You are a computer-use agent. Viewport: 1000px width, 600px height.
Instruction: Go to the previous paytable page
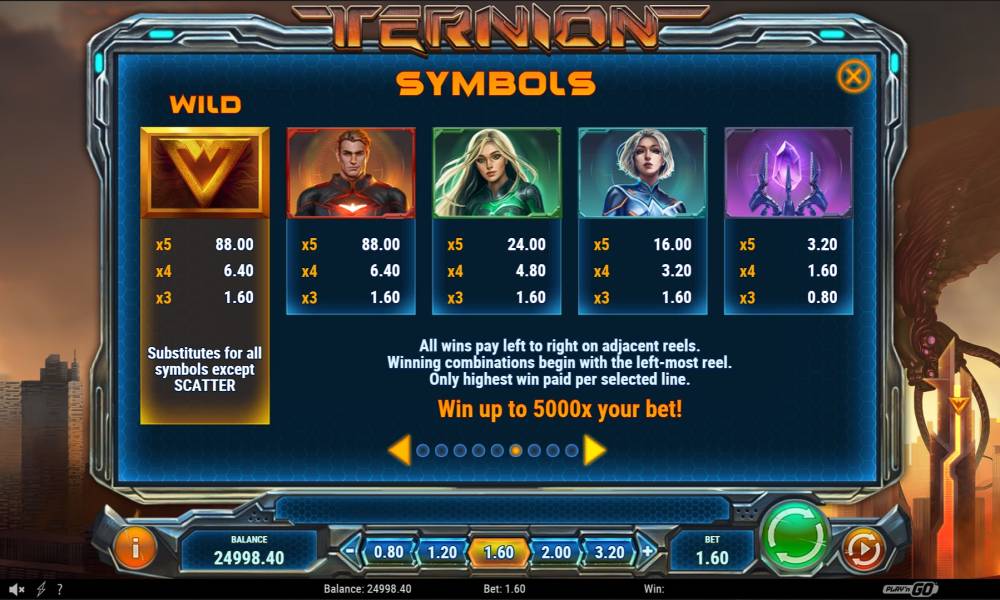point(398,450)
